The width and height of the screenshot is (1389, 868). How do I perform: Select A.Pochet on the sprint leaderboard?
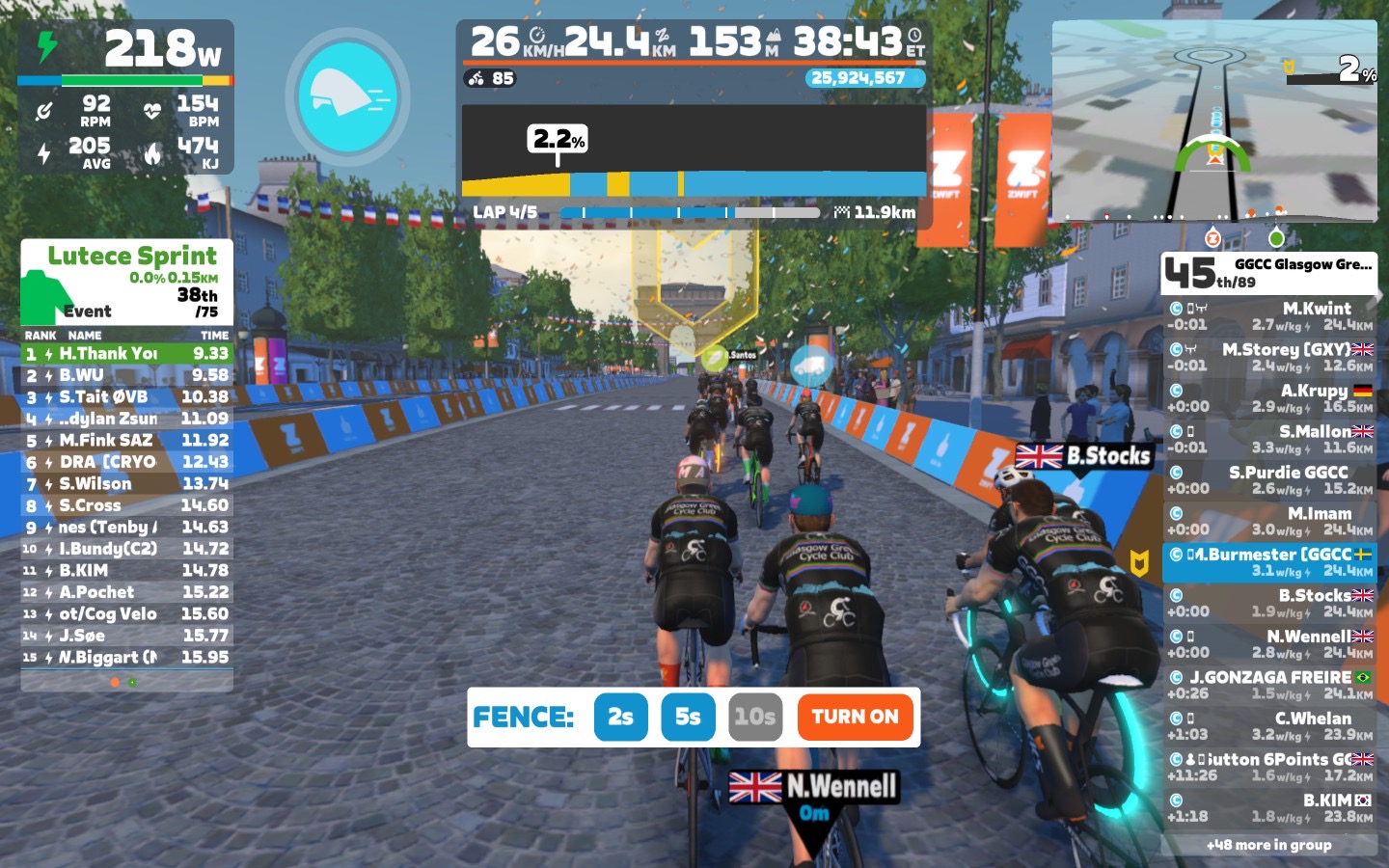126,592
